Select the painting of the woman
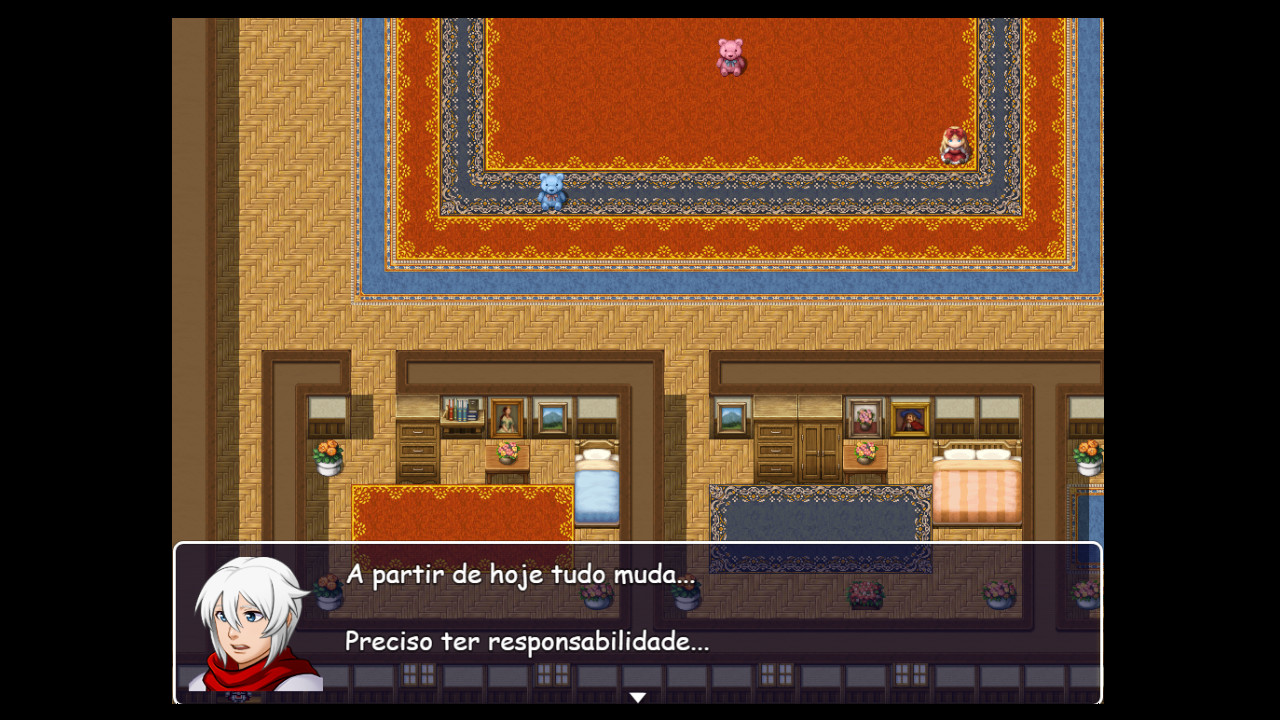This screenshot has width=1280, height=720. click(504, 415)
